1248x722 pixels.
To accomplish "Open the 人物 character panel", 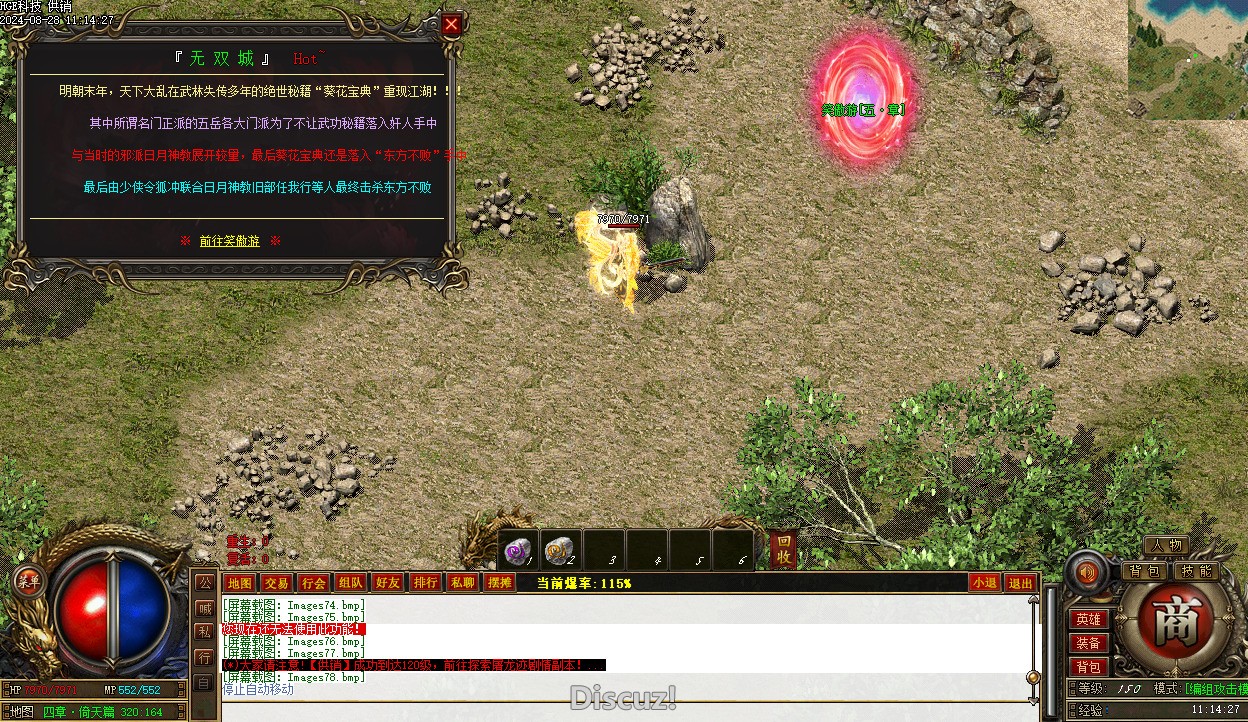I will tap(1166, 546).
